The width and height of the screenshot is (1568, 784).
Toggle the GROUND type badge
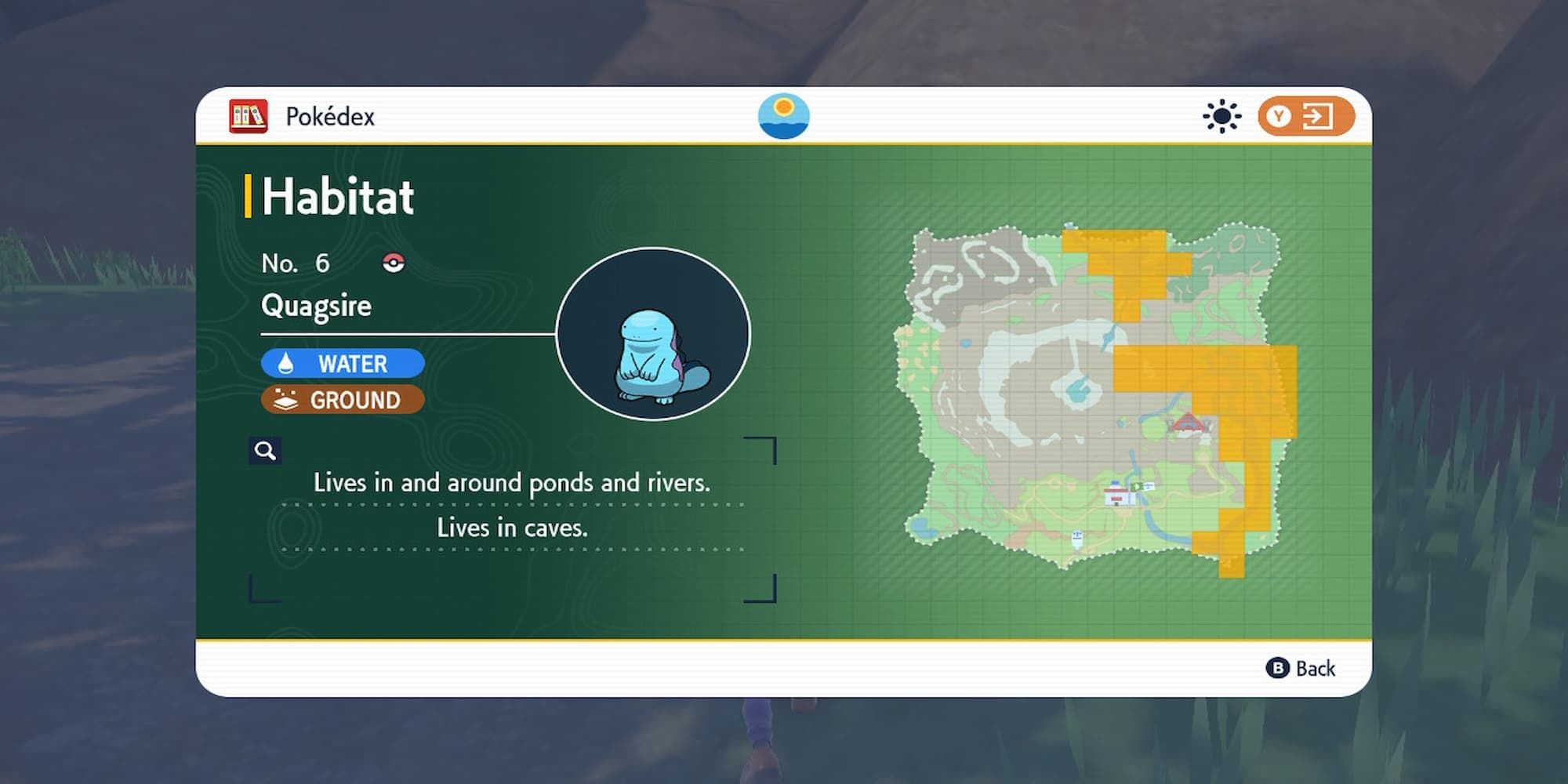tap(343, 400)
